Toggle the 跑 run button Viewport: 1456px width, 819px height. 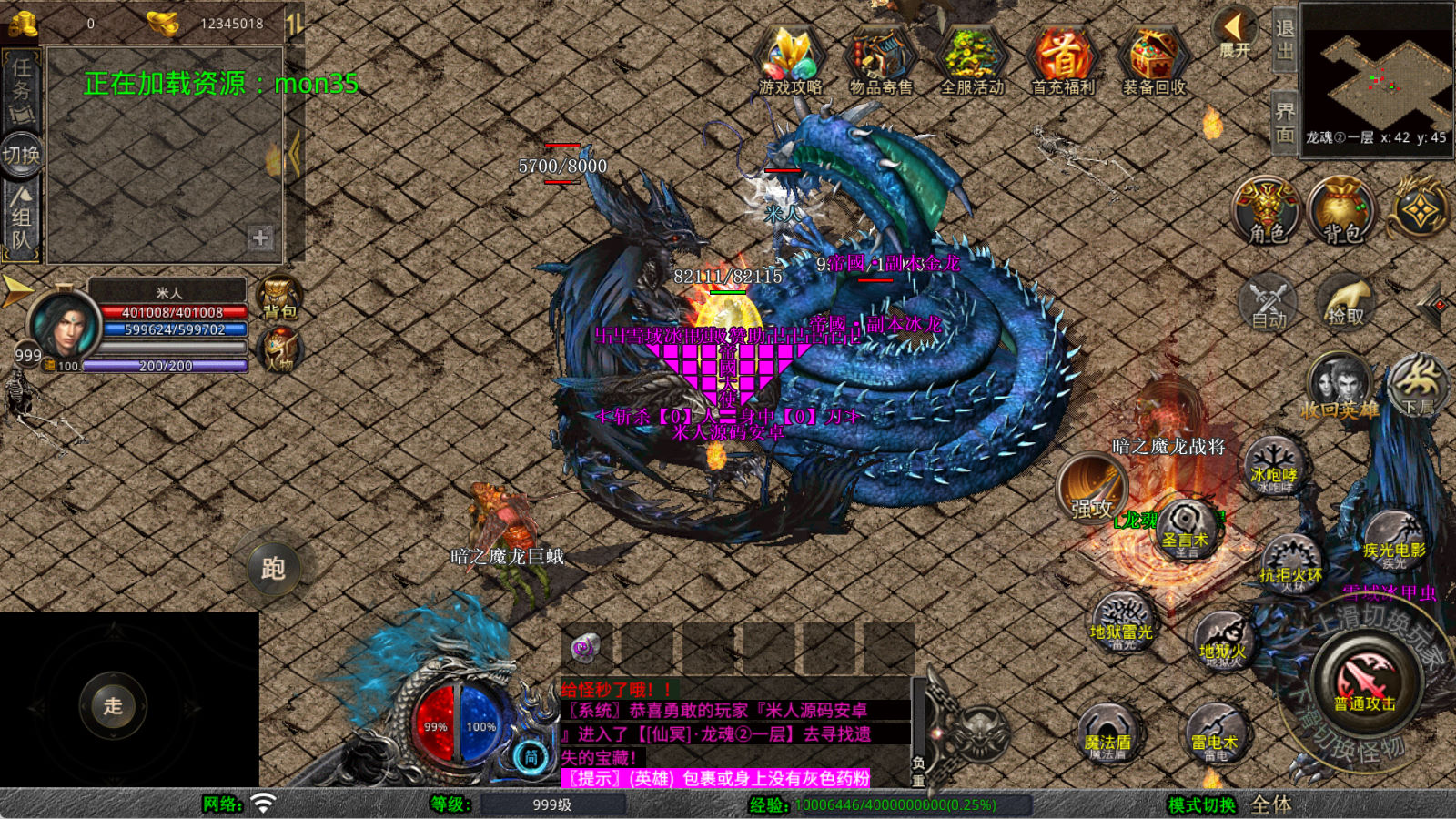coord(273,569)
